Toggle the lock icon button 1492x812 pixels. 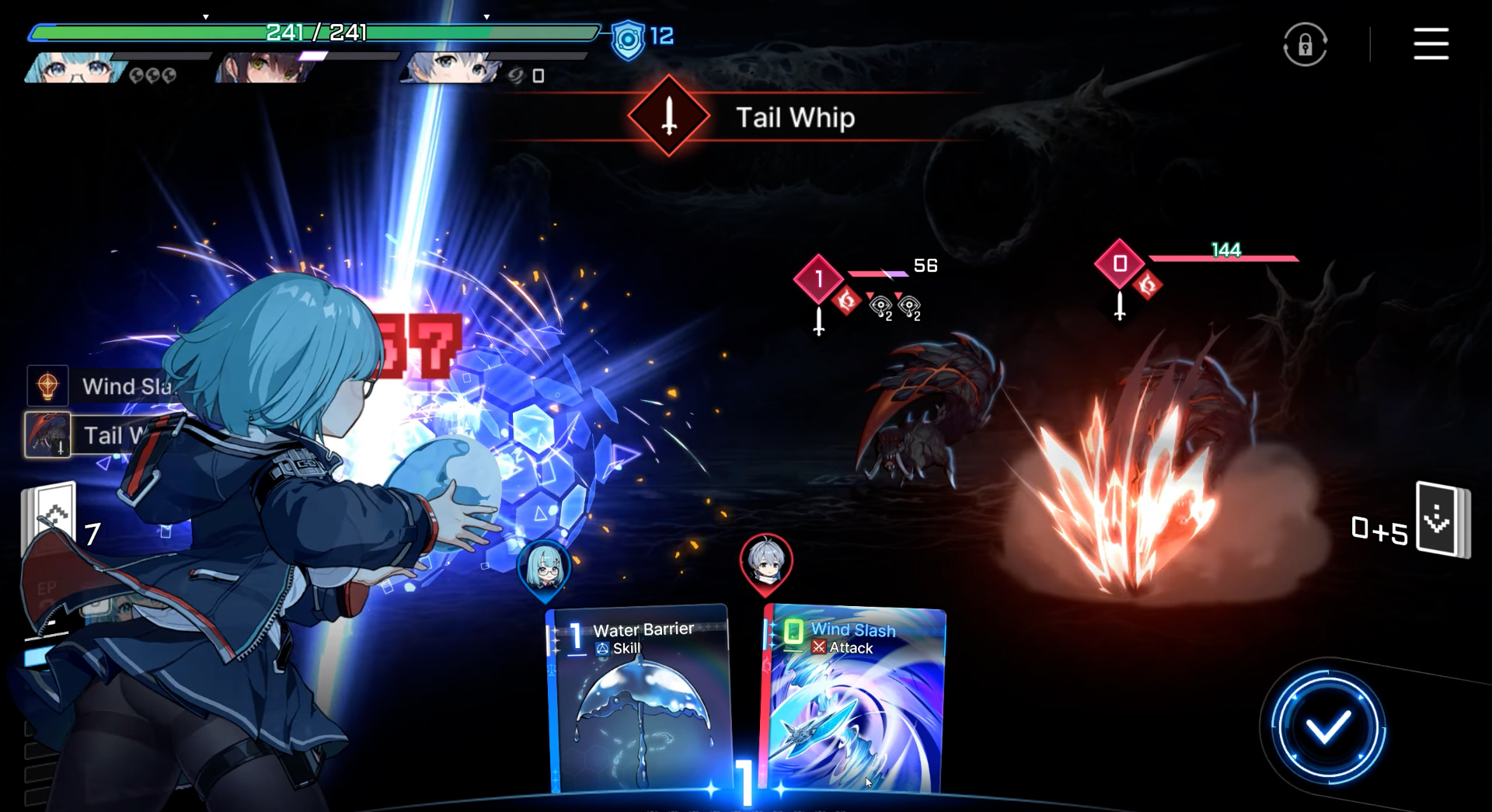pyautogui.click(x=1305, y=44)
